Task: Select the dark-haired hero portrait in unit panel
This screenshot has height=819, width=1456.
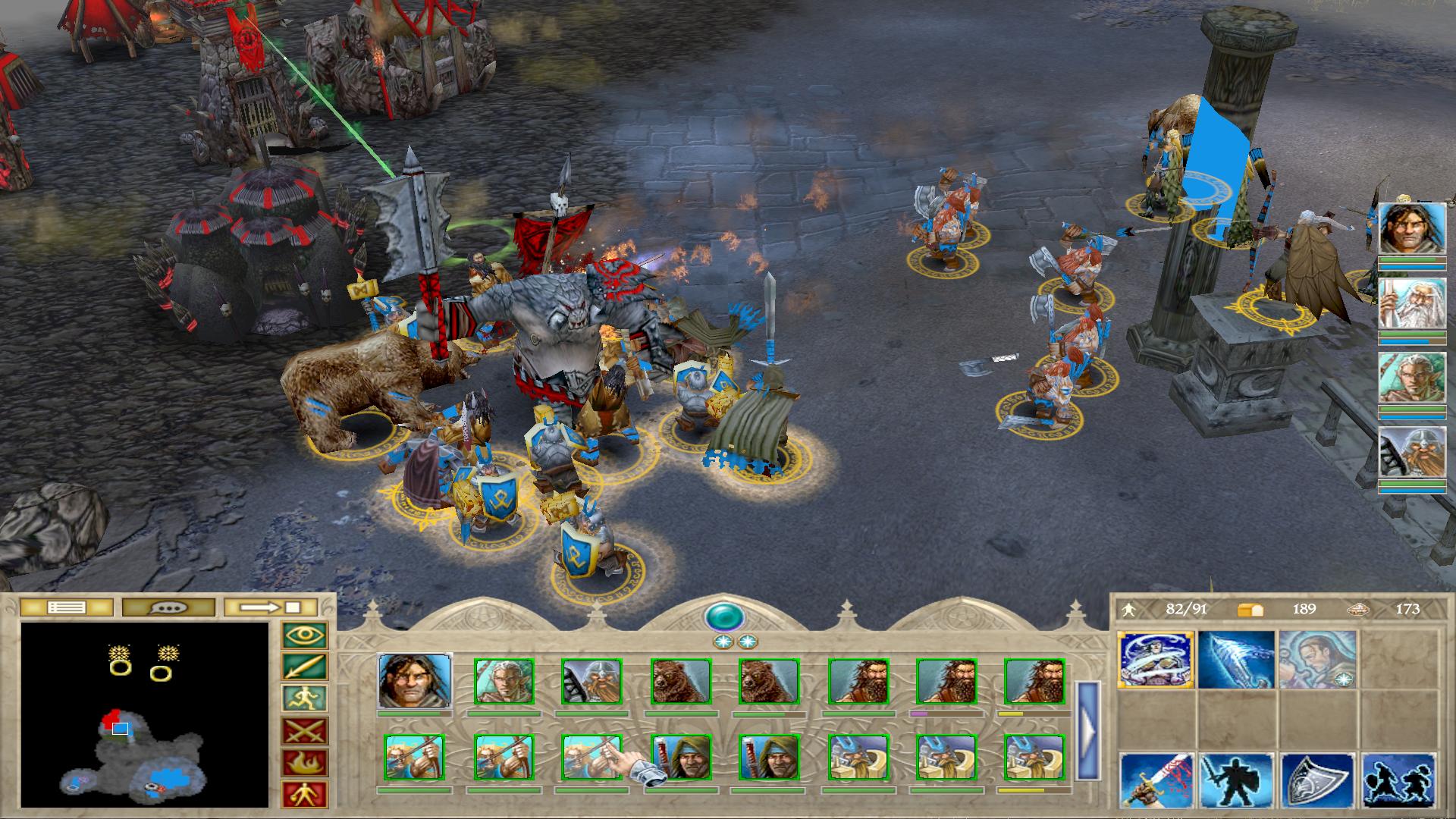Action: pos(414,681)
